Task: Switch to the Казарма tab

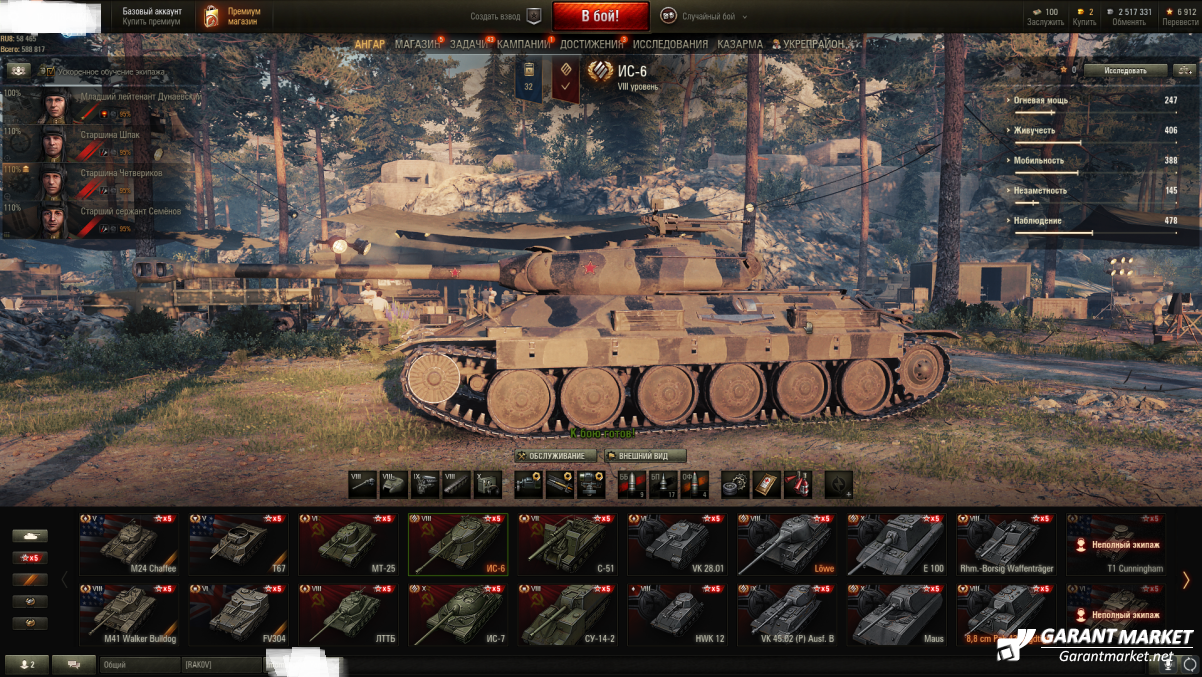Action: [740, 44]
